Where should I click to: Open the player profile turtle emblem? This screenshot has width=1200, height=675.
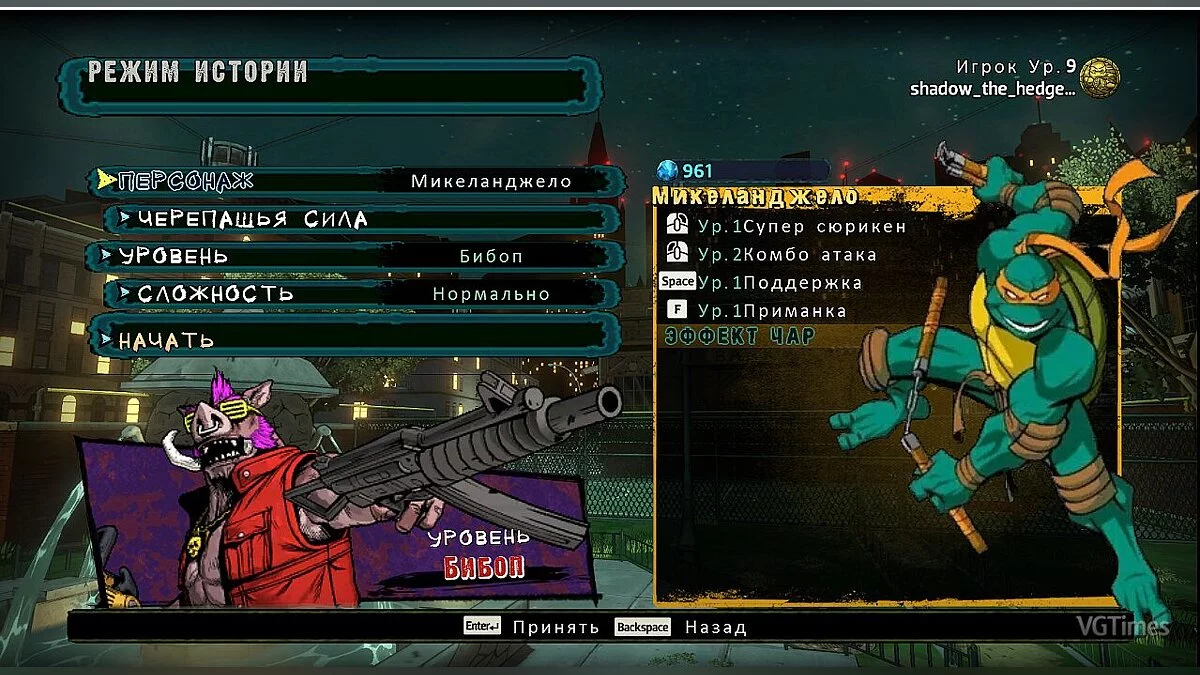pos(1099,78)
